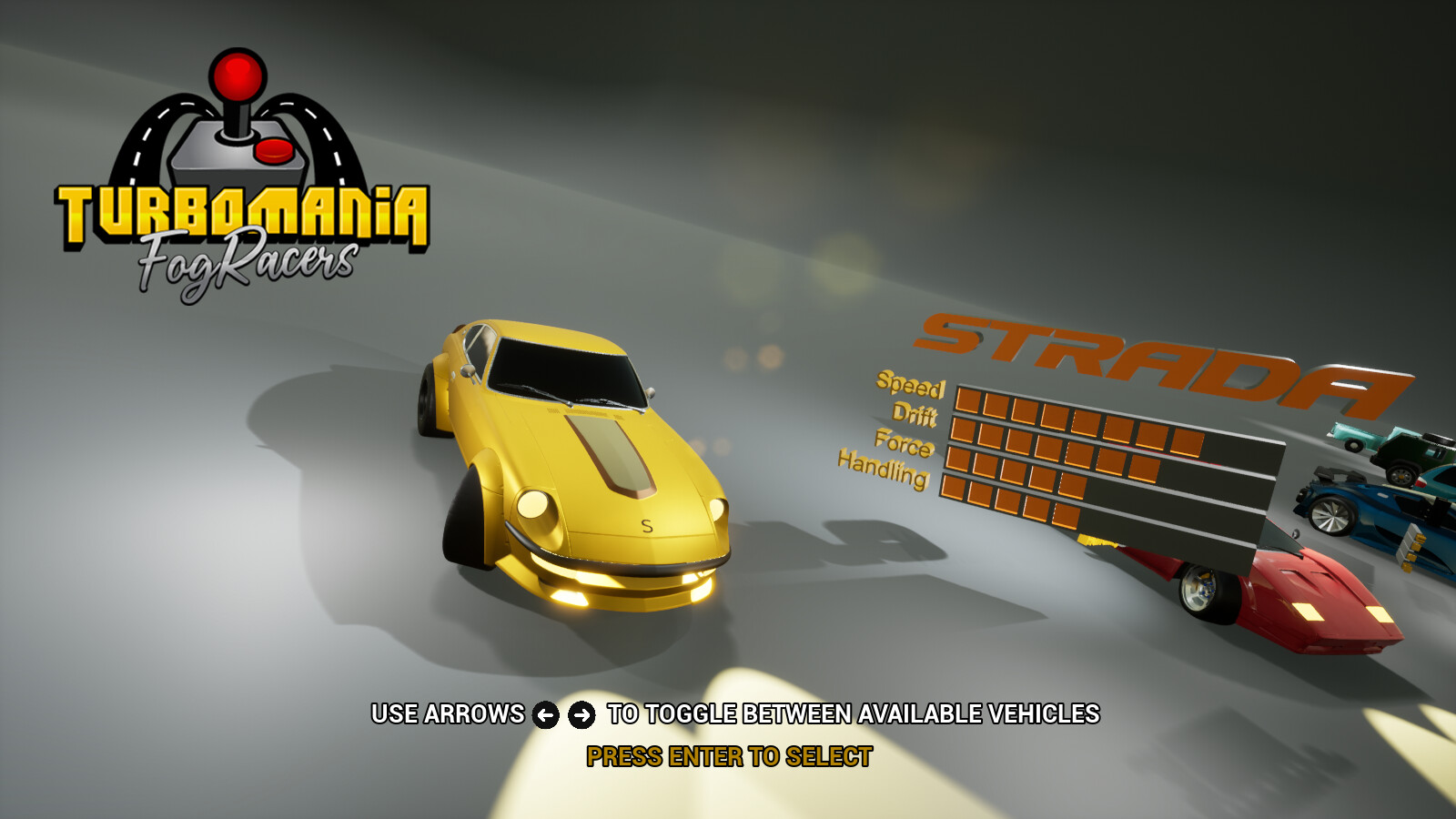This screenshot has height=819, width=1456.
Task: Toggle to the previous vehicle with left arrow
Action: point(544,715)
